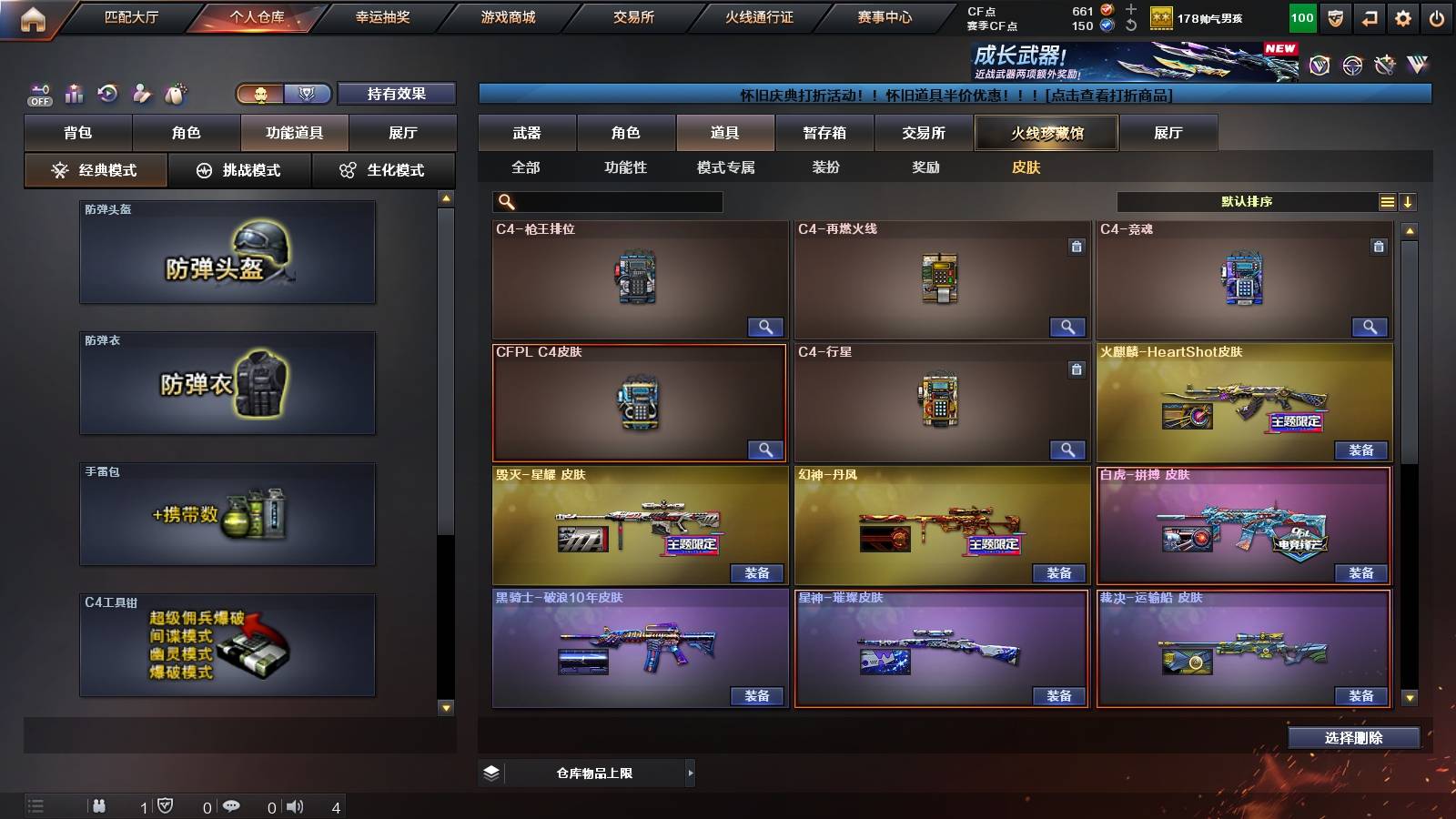Image resolution: width=1456 pixels, height=819 pixels.
Task: Click the back arrow icon near the top right
Action: (1368, 17)
